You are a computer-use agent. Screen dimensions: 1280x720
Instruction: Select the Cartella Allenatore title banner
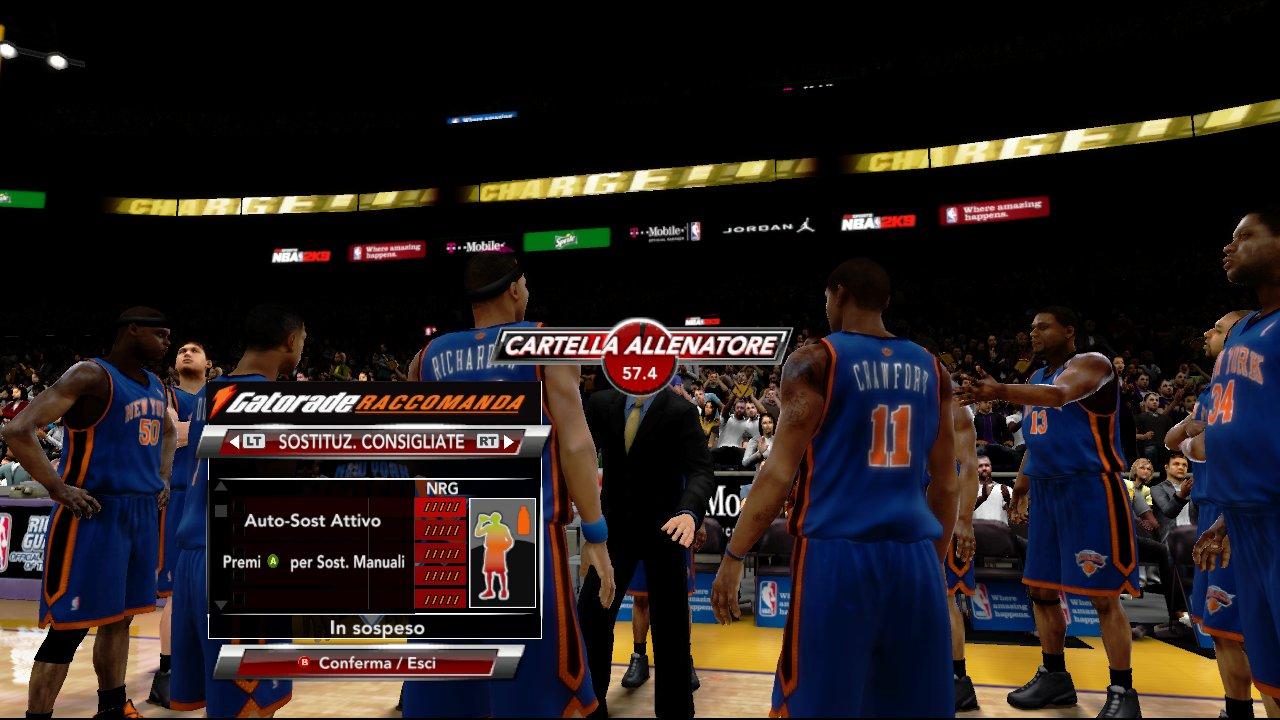pos(640,347)
